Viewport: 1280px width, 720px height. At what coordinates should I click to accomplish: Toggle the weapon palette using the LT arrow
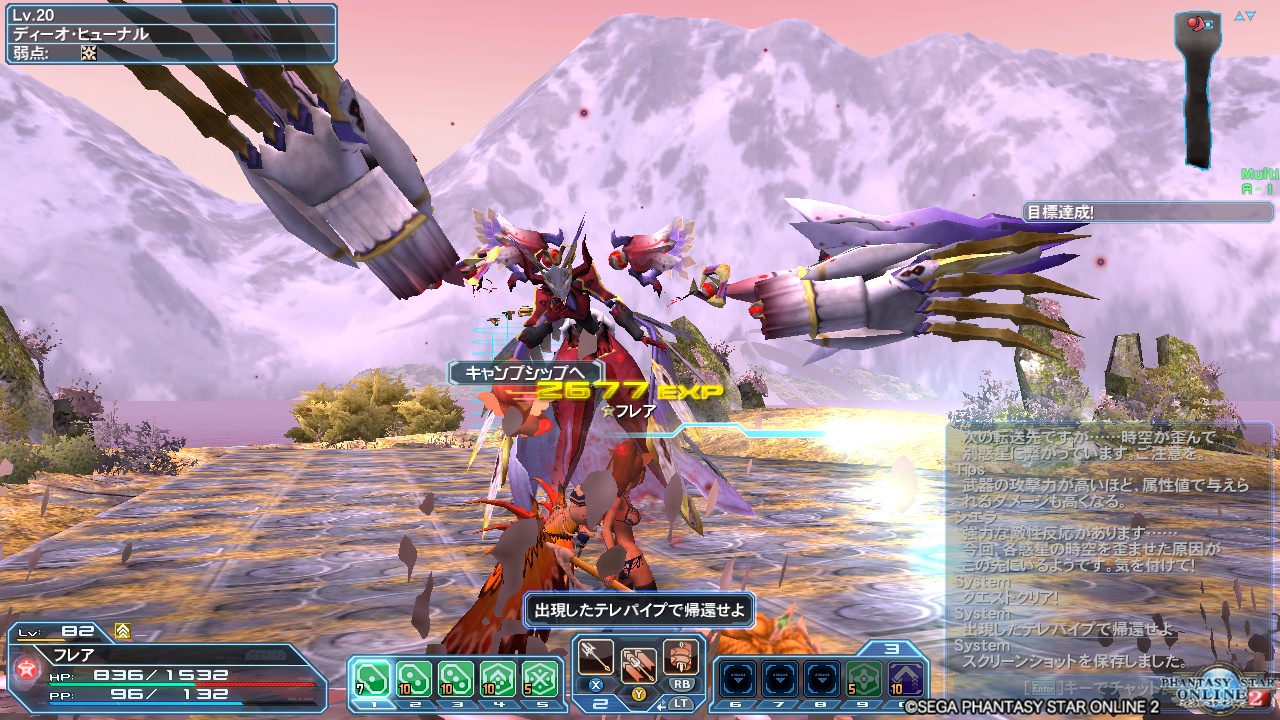coord(662,706)
